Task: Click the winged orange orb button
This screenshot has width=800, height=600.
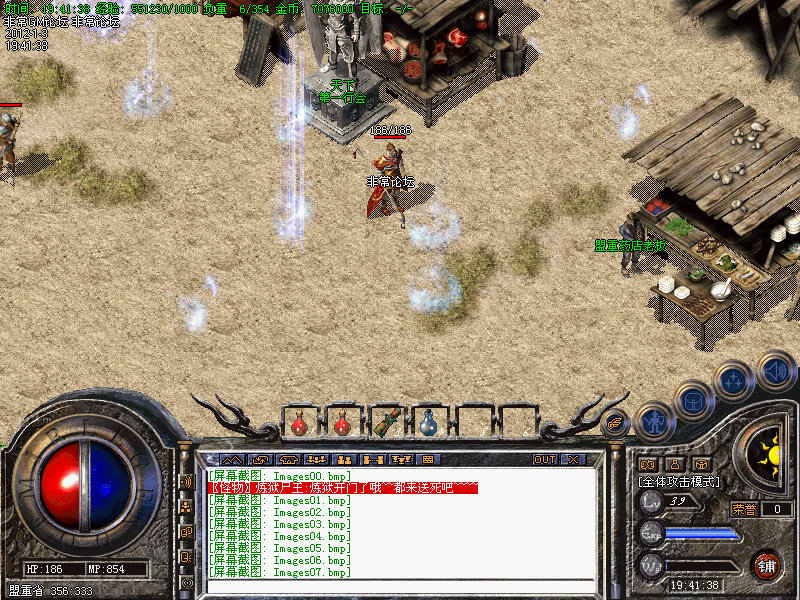Action: pos(616,422)
